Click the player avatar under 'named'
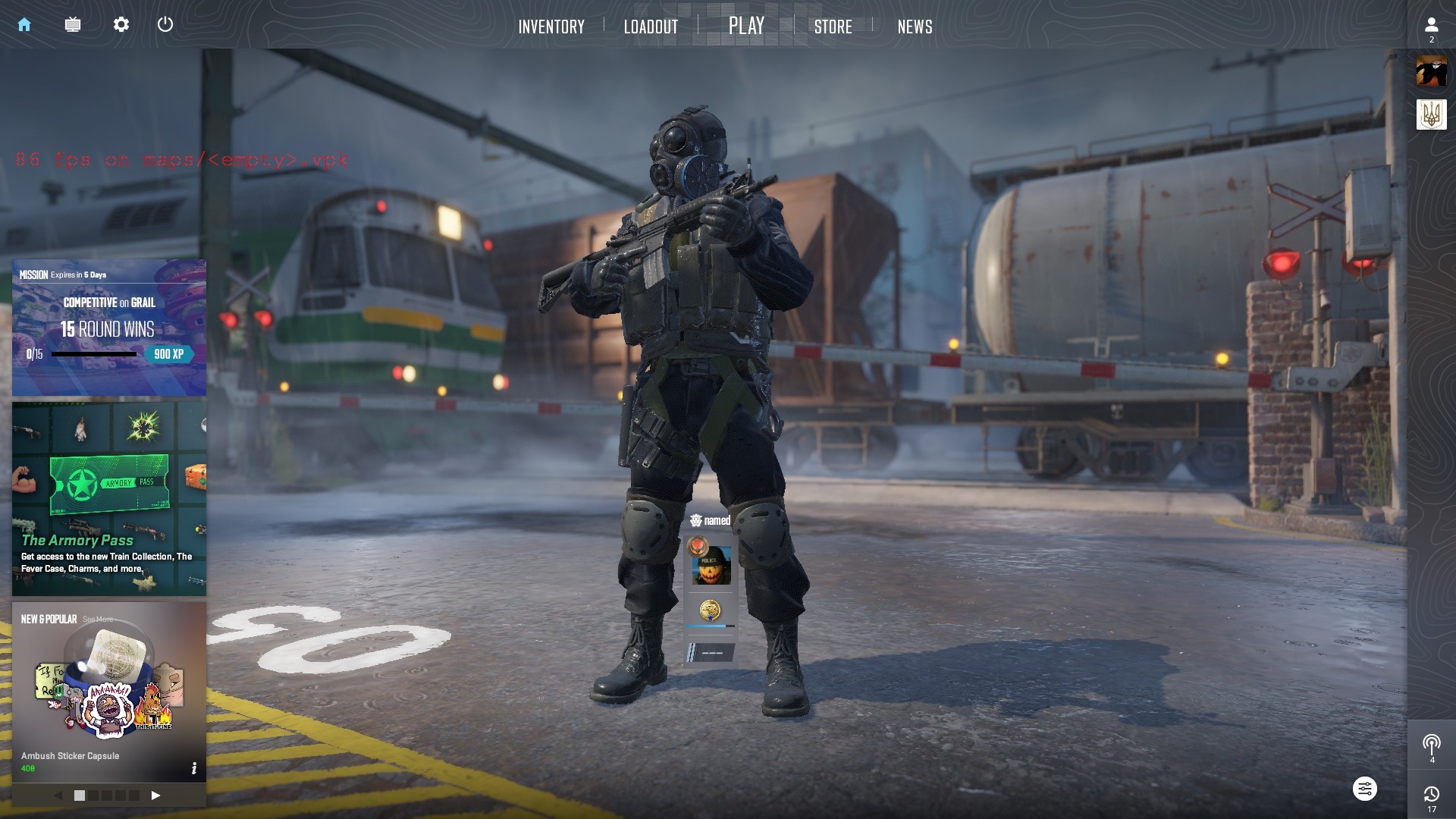Screen dimensions: 1456x819 (711, 566)
